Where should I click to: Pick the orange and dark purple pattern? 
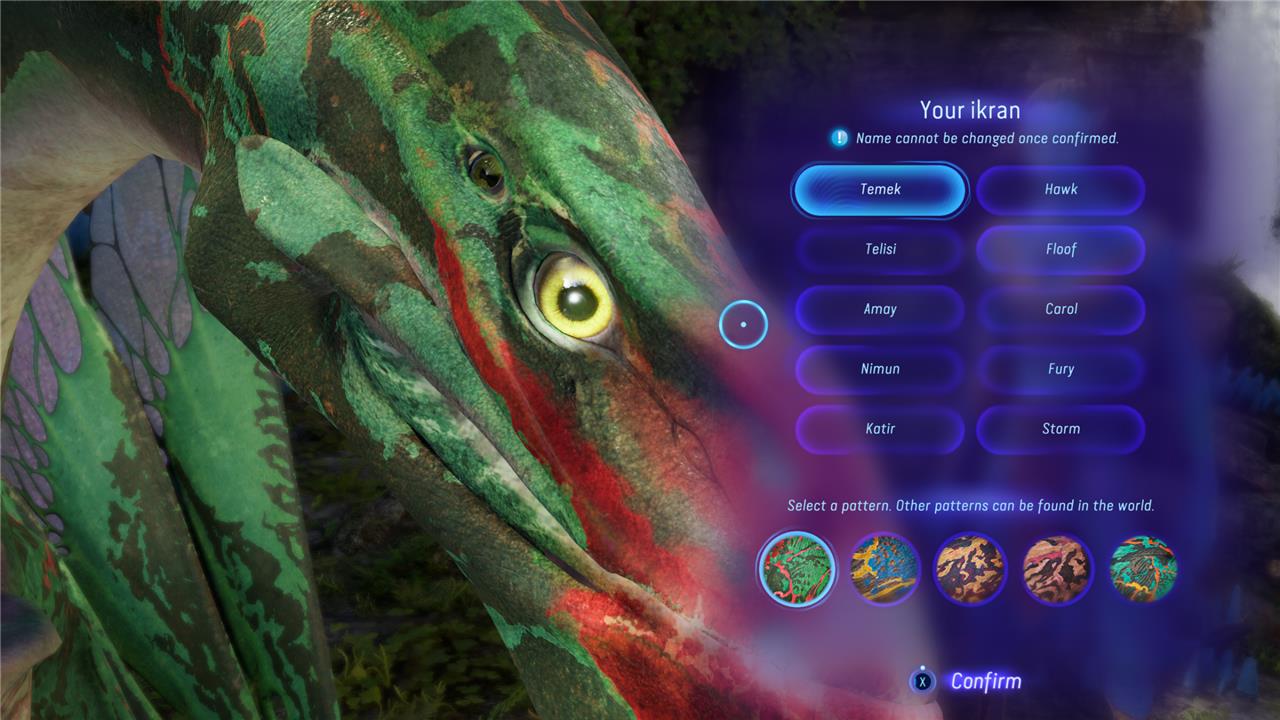(x=970, y=569)
